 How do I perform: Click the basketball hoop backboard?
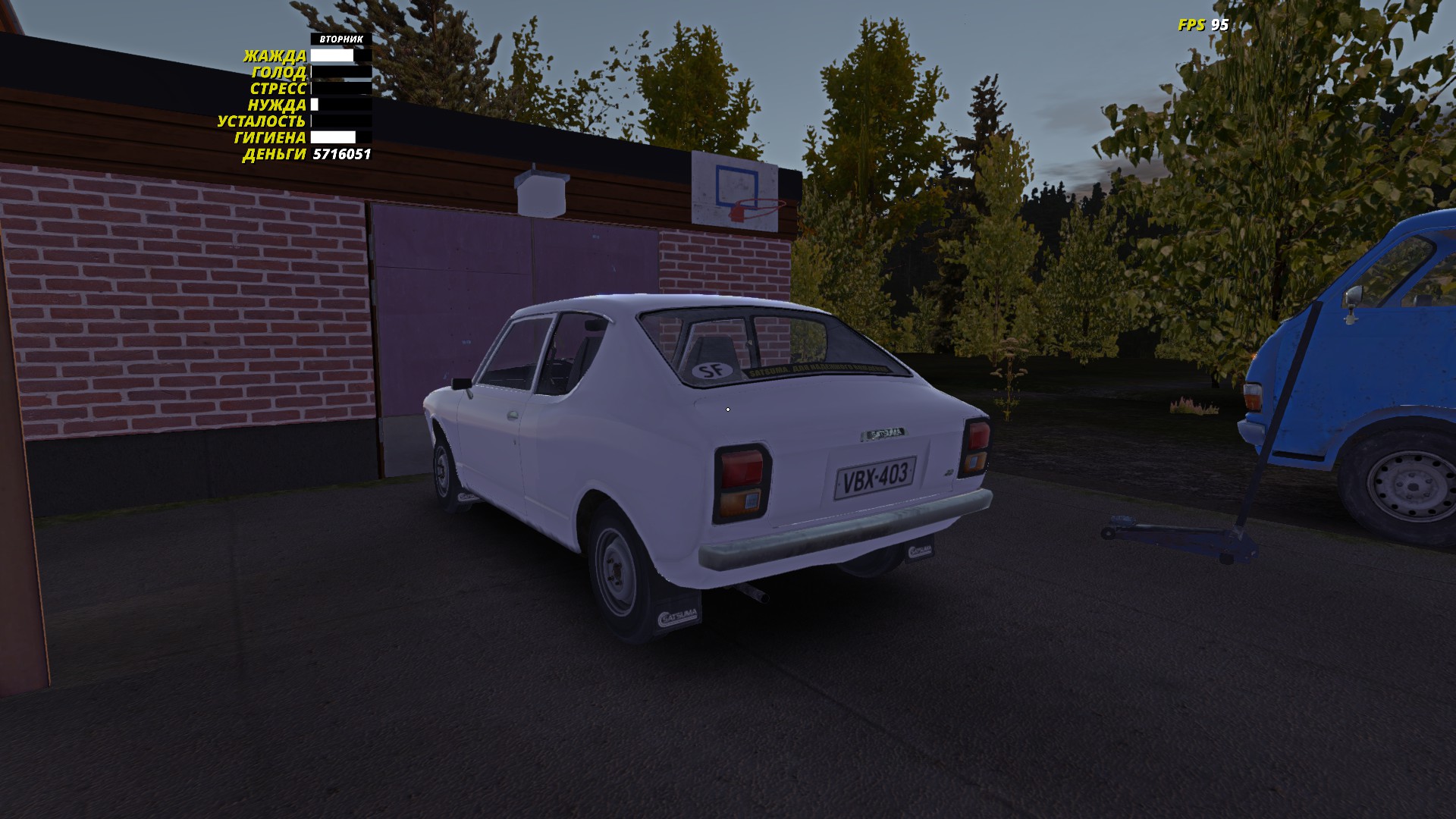[735, 188]
